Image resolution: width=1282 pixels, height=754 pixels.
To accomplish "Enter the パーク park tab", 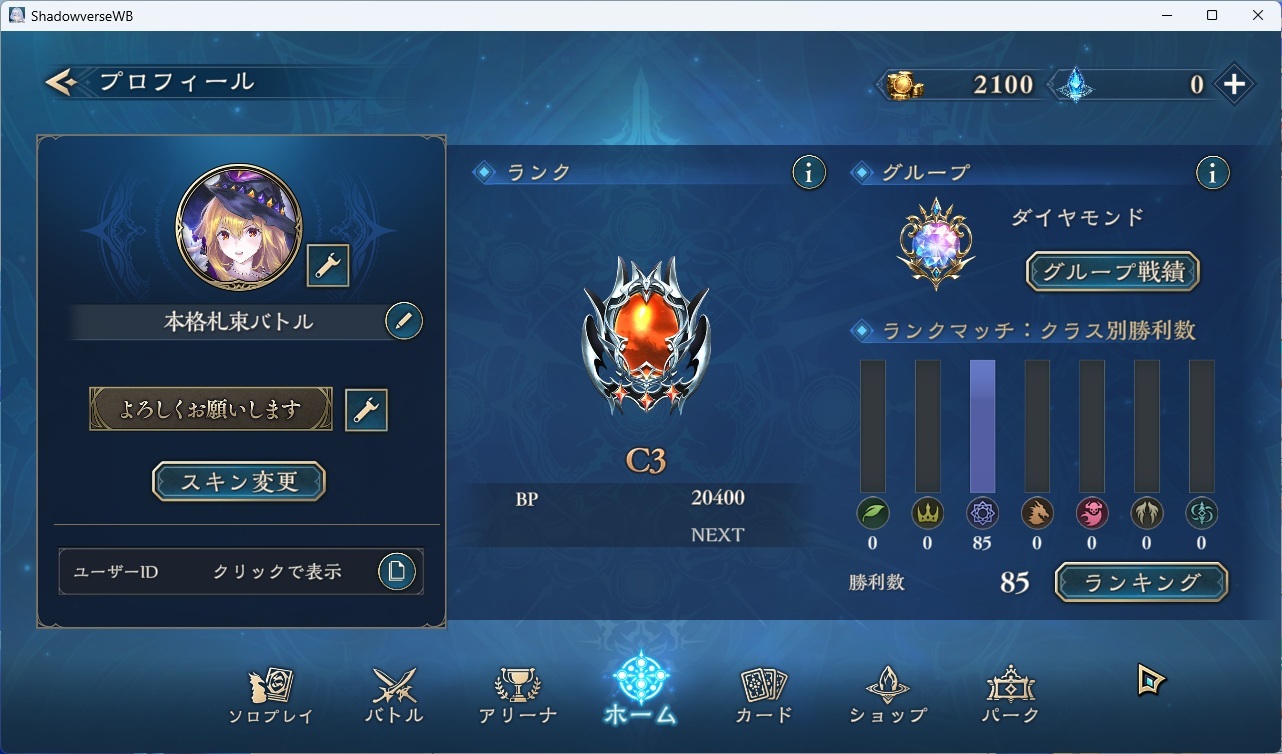I will (1010, 696).
